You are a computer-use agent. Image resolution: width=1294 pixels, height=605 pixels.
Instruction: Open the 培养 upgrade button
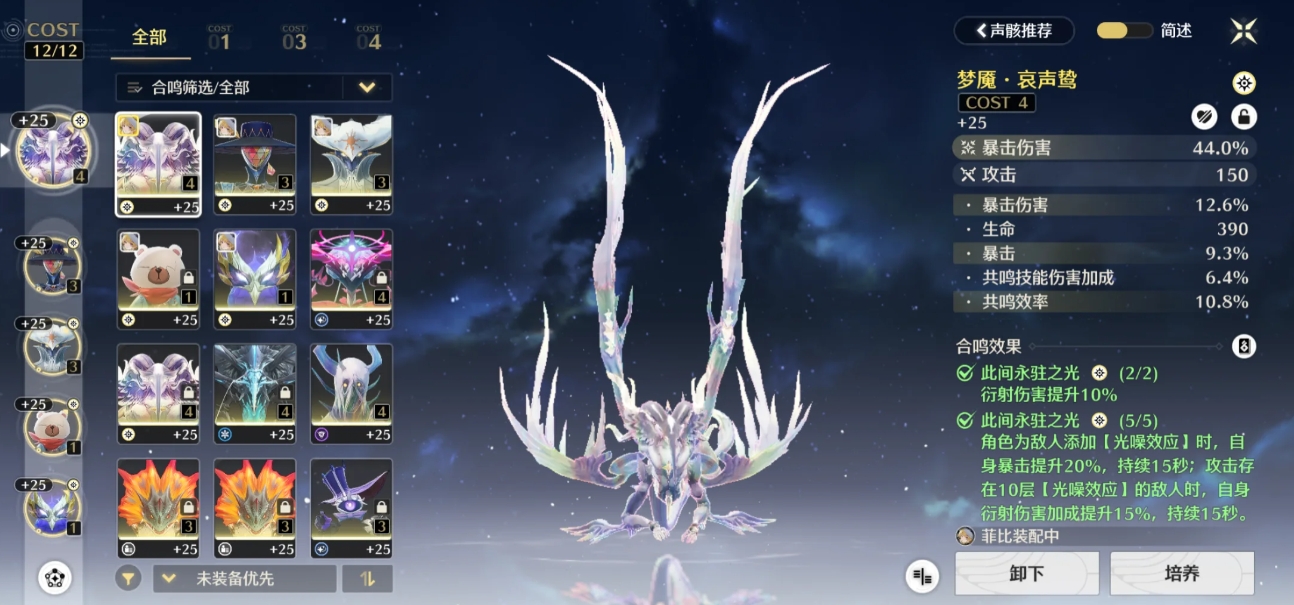(x=1182, y=573)
